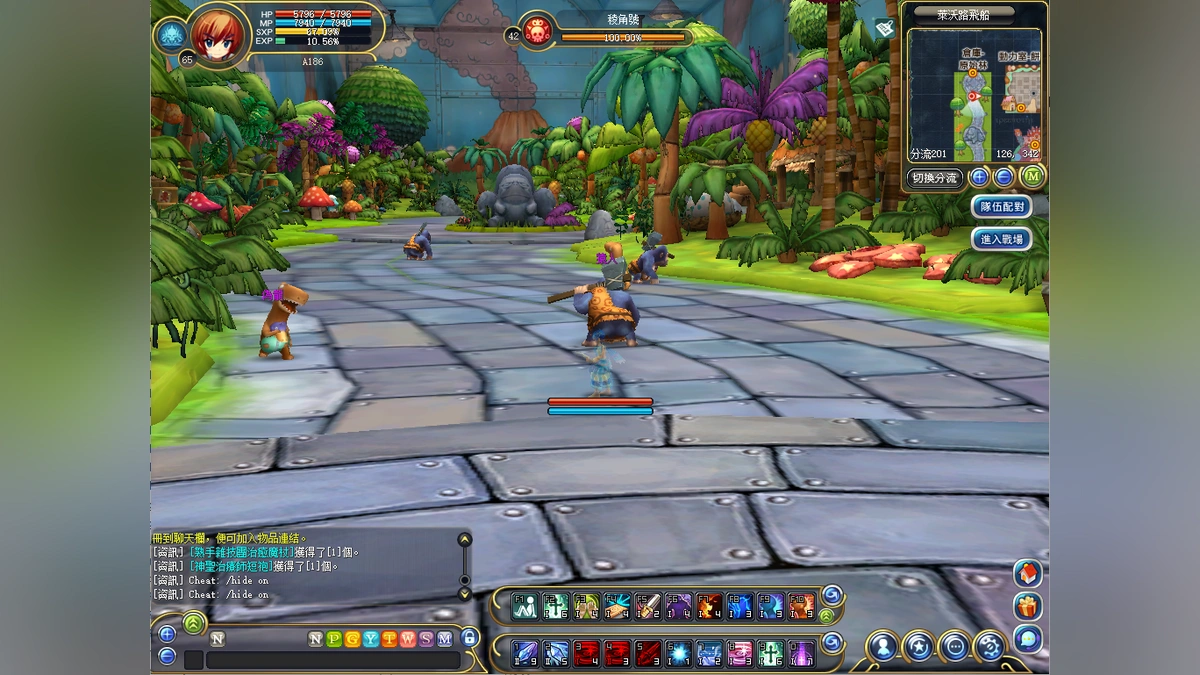1200x675 pixels.
Task: Open the world map with the green M button
Action: (x=1032, y=178)
